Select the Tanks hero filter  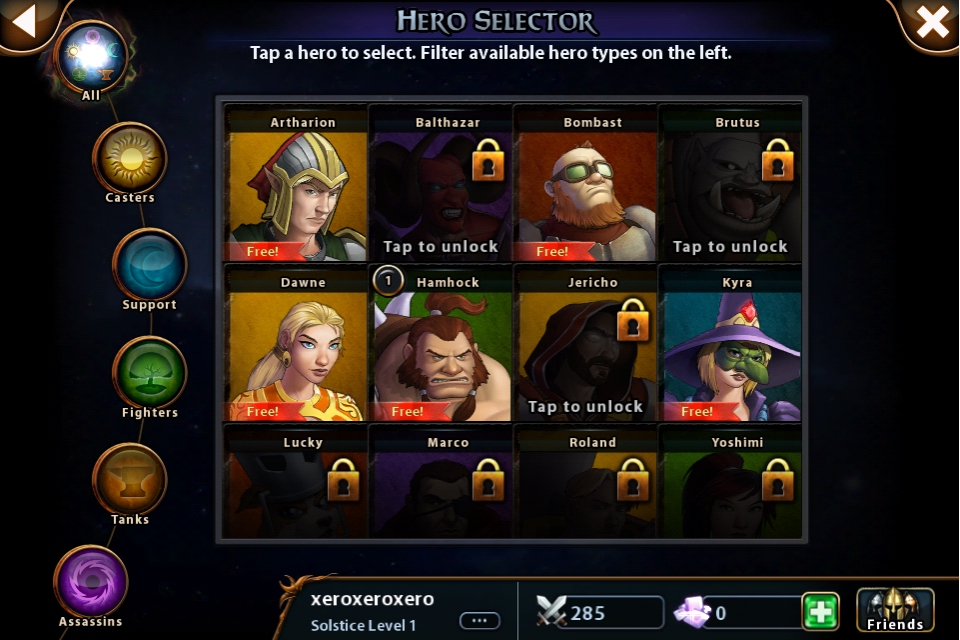pos(130,481)
